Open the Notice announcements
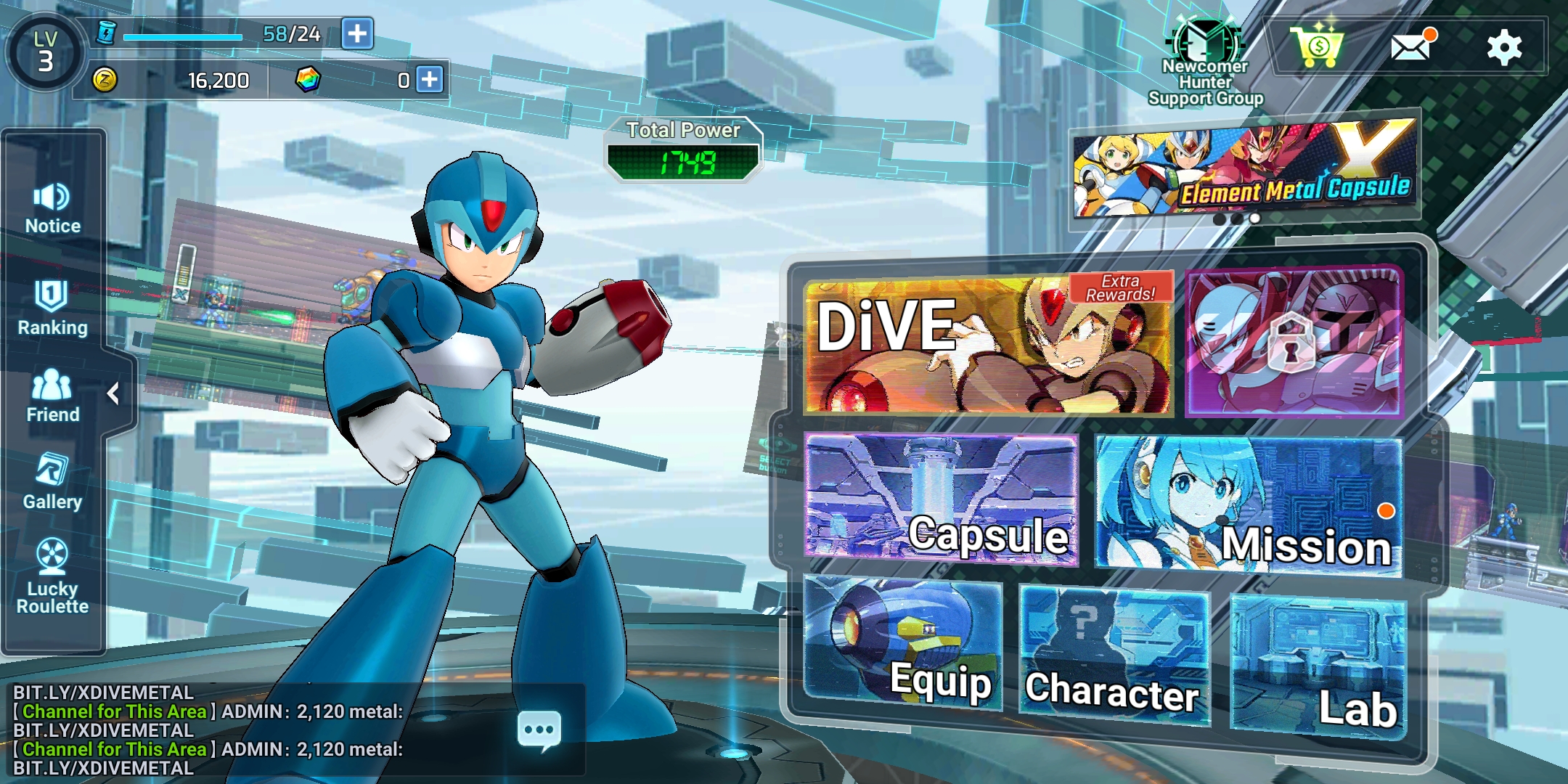The image size is (1568, 784). (x=52, y=208)
